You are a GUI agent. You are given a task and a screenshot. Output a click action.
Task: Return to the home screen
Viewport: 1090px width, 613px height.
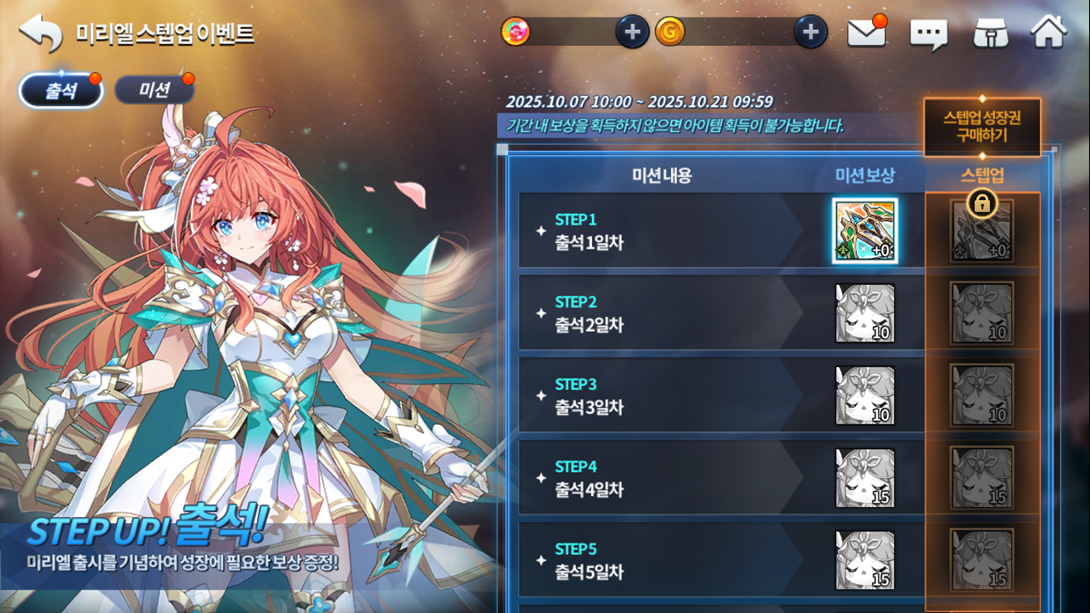pyautogui.click(x=1049, y=32)
